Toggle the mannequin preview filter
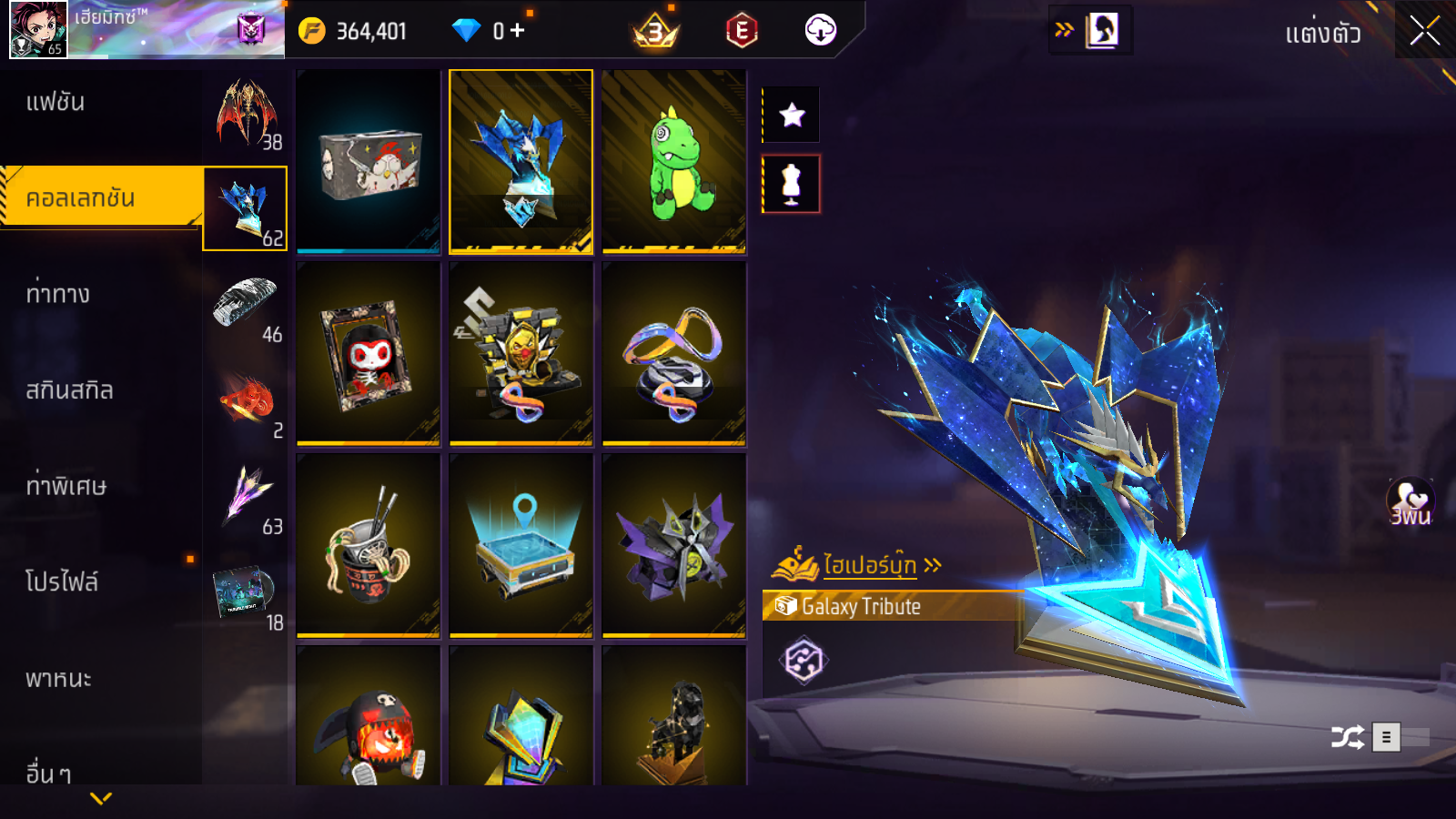Image resolution: width=1456 pixels, height=819 pixels. click(x=792, y=184)
